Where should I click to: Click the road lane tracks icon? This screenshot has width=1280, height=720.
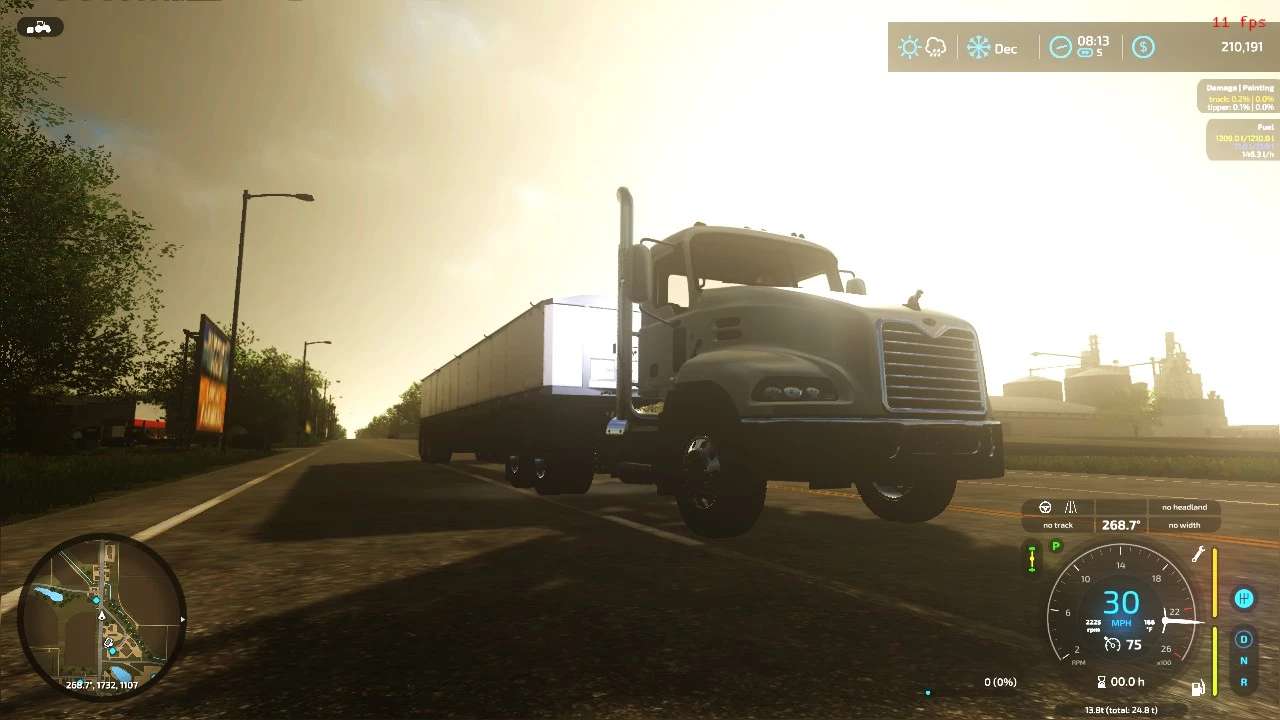pos(1071,507)
